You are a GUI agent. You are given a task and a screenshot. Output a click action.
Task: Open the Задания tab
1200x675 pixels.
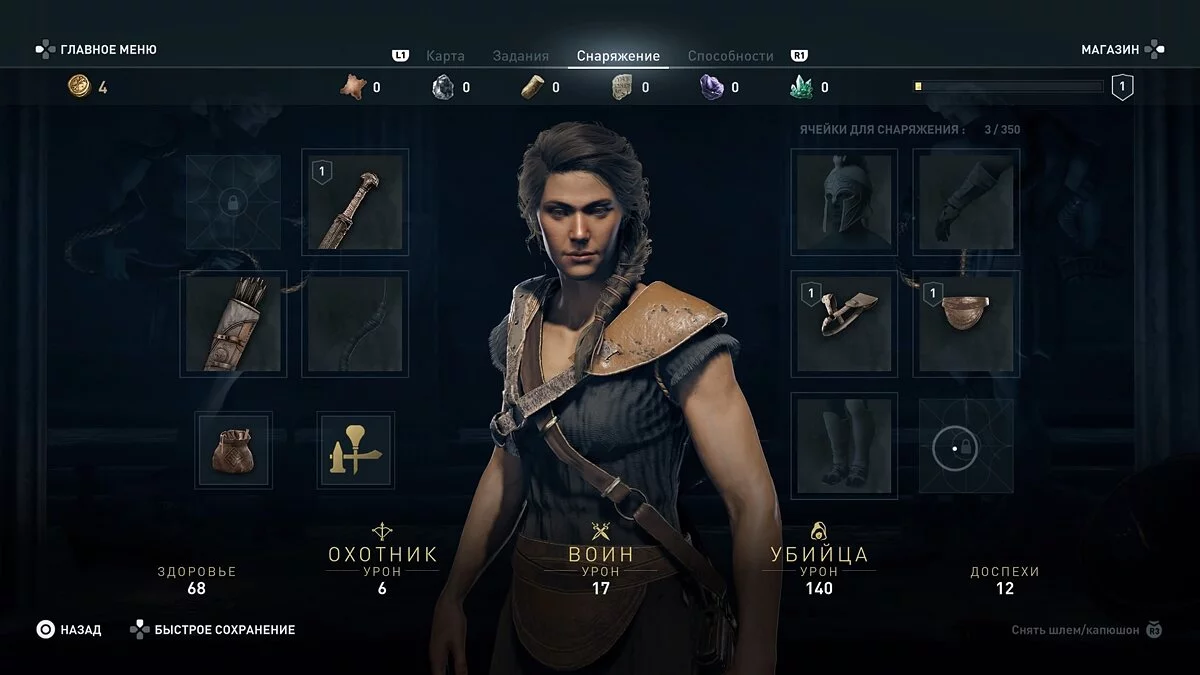tap(520, 56)
